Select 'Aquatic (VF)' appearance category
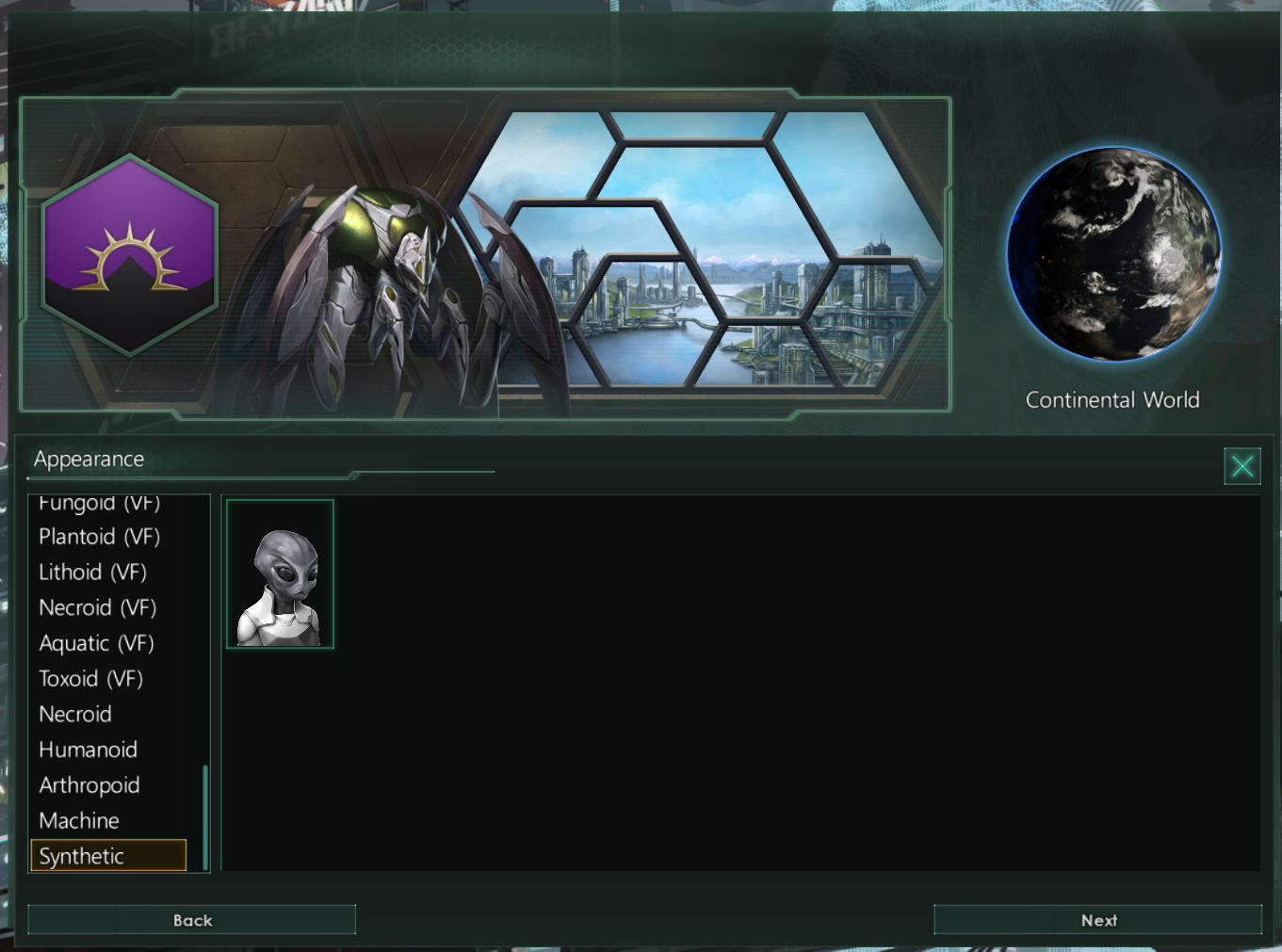 tap(96, 643)
